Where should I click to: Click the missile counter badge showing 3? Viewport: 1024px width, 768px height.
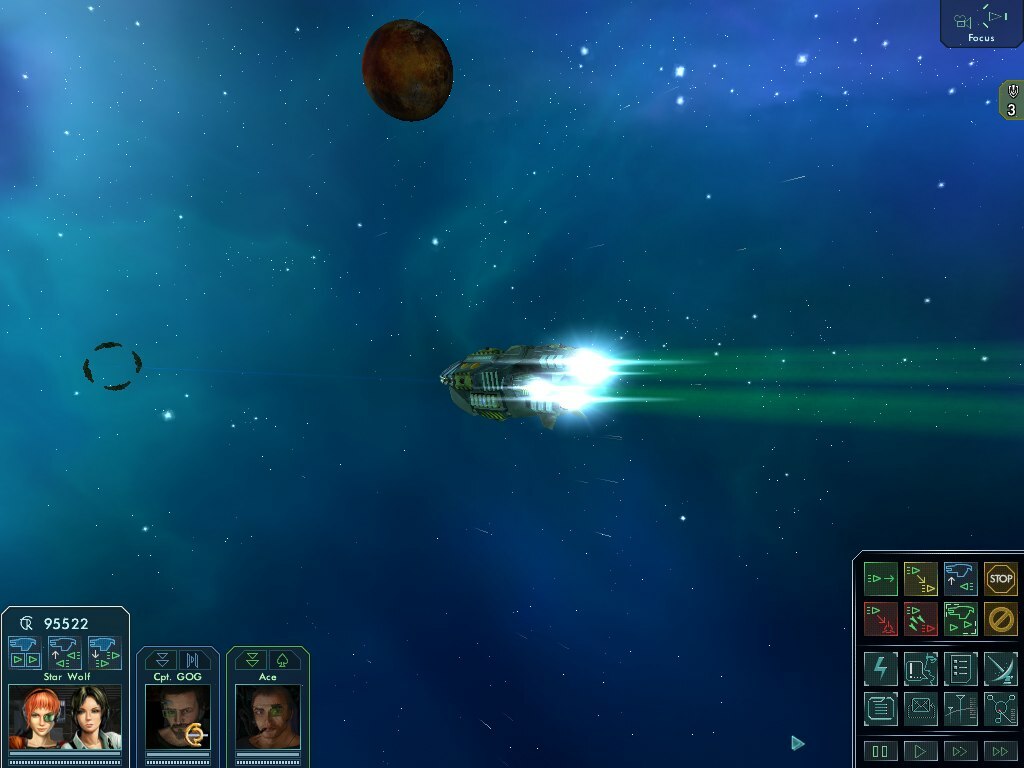tap(1012, 102)
